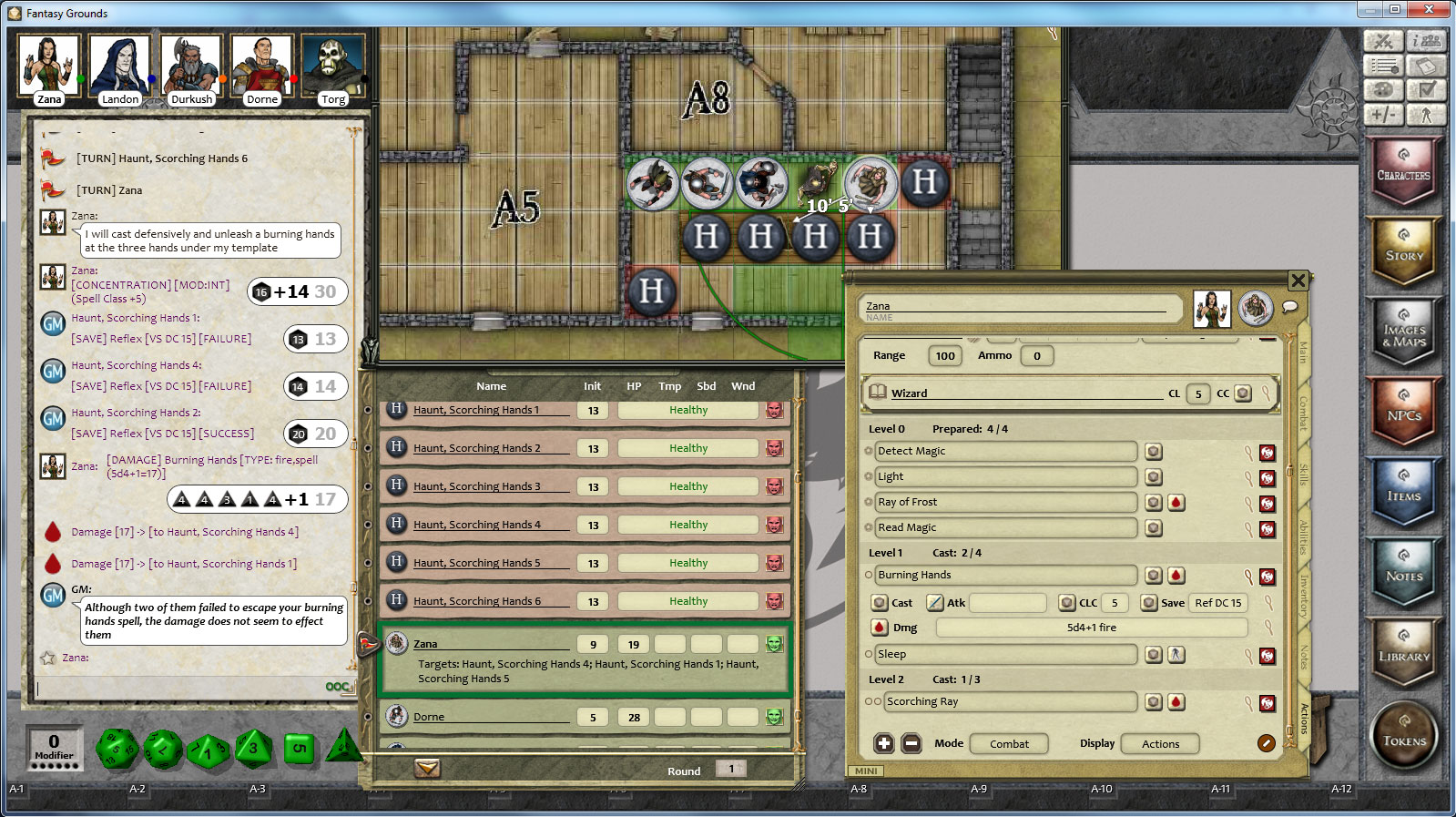Click the blood-drop Dmg icon for Scorching Ray

coord(1178,702)
